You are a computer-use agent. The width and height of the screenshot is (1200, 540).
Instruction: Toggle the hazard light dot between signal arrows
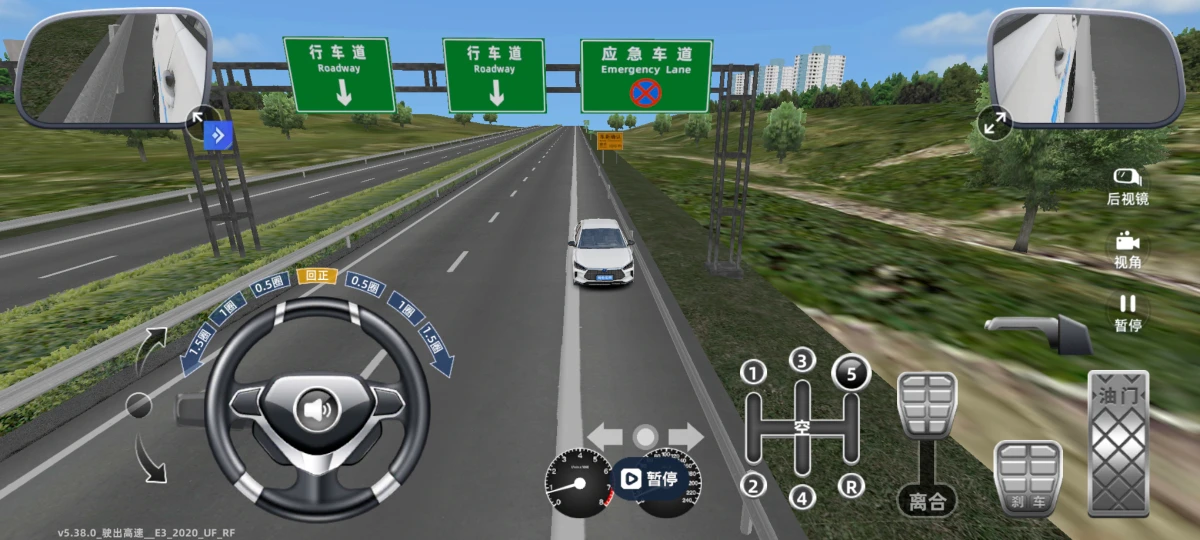[646, 436]
